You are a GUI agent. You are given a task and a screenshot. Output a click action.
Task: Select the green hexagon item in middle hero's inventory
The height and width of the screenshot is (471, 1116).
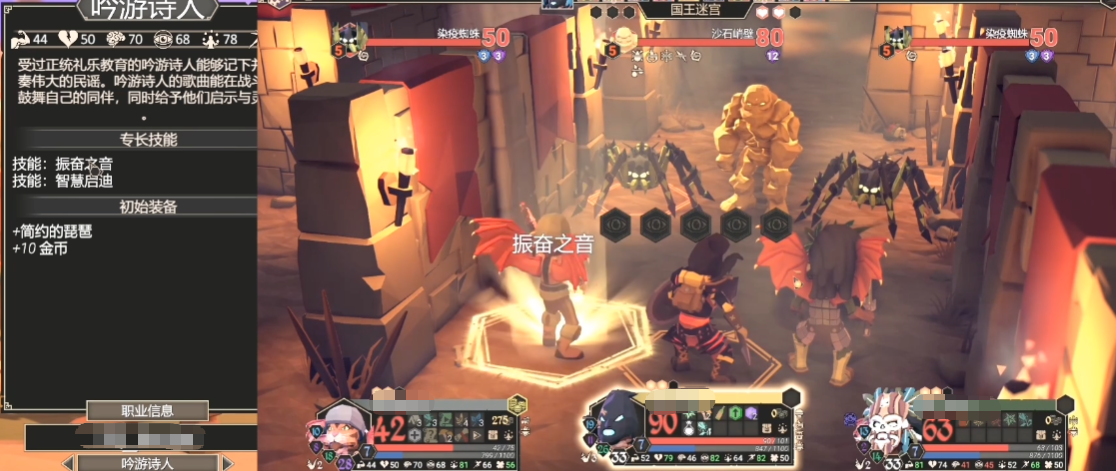(733, 413)
